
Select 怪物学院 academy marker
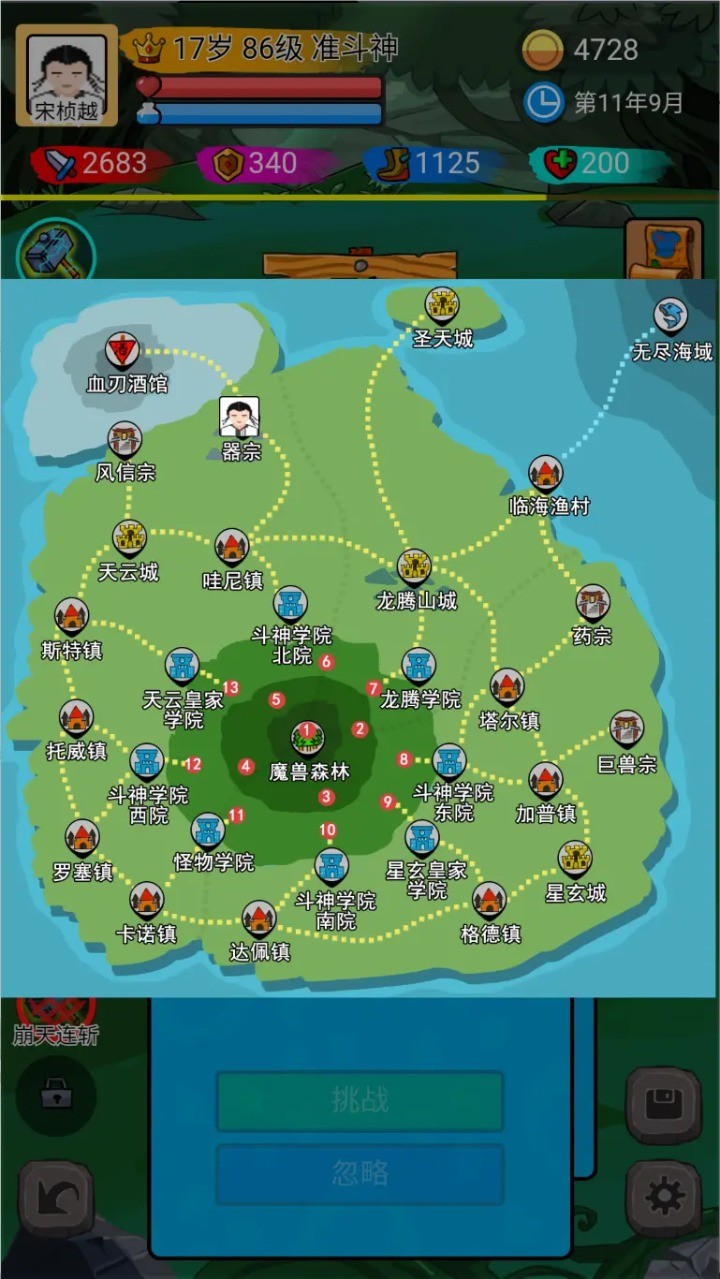208,830
